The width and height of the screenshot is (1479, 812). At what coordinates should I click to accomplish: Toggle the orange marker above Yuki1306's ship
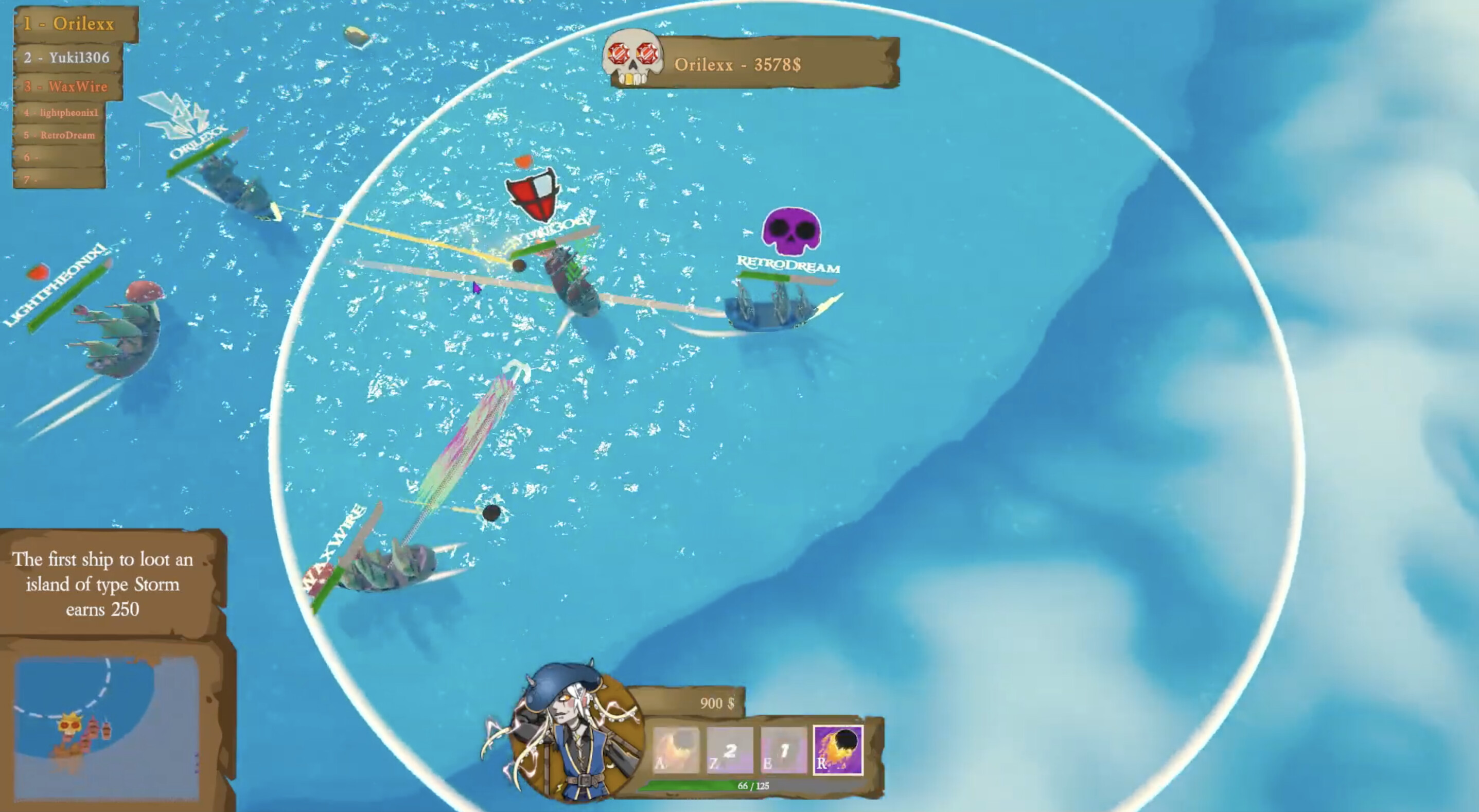524,162
